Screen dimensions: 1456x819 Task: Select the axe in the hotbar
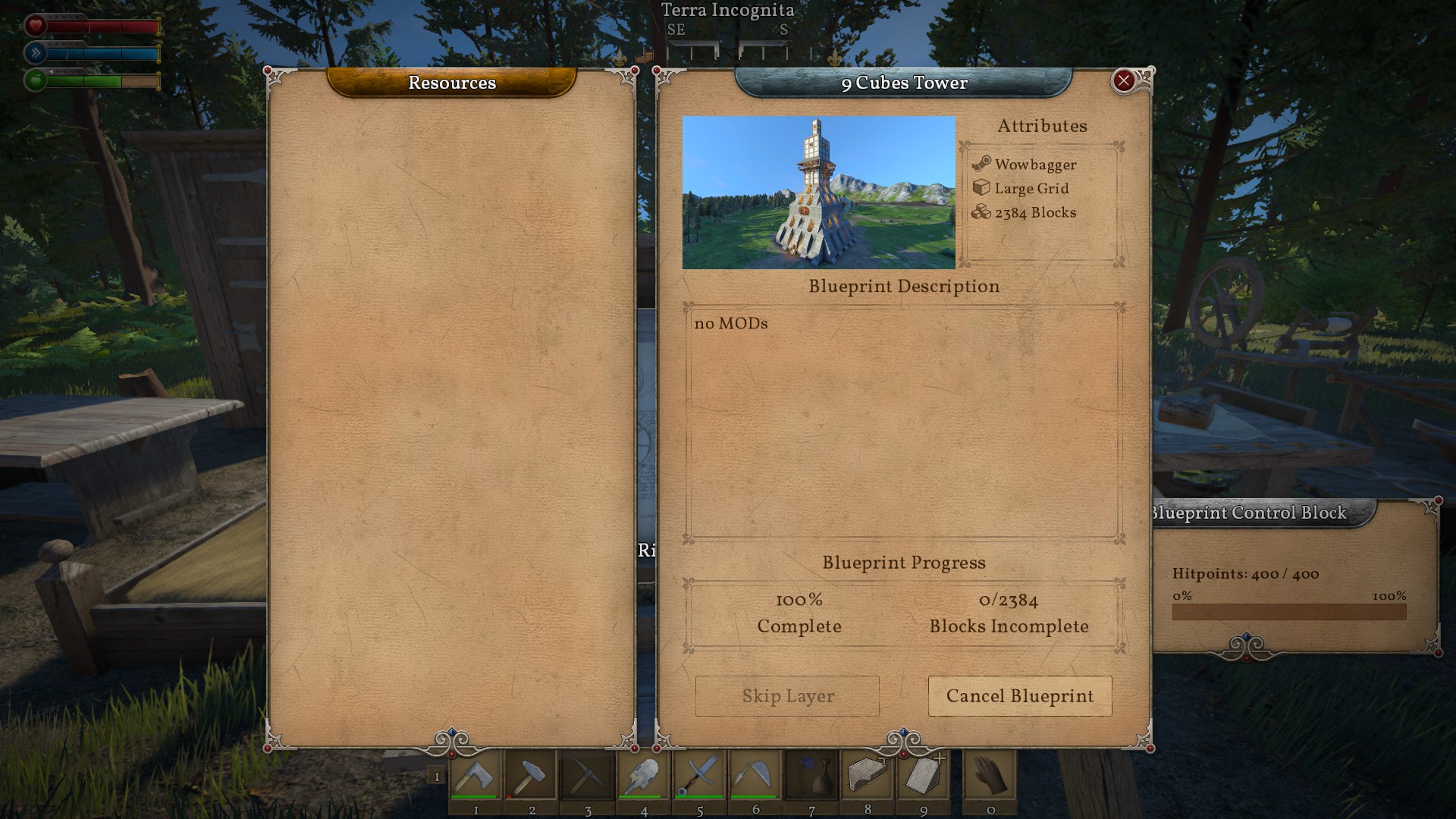click(475, 776)
